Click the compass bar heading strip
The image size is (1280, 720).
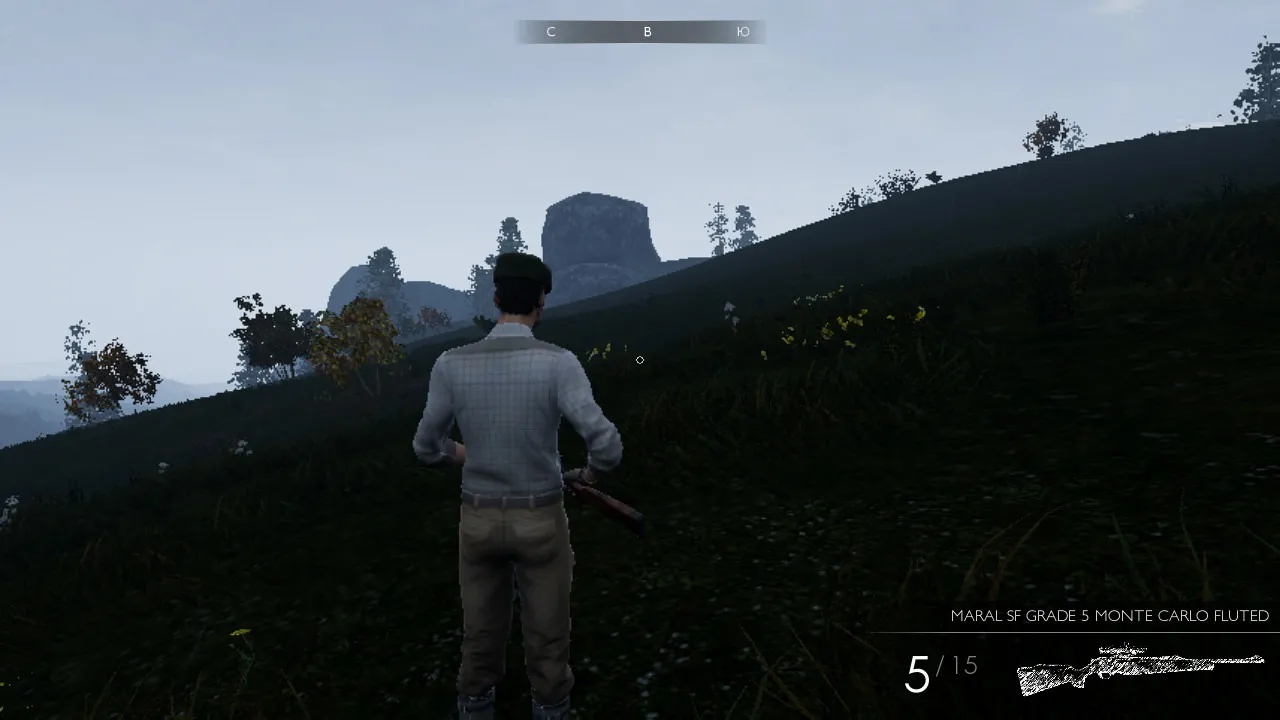coord(641,32)
